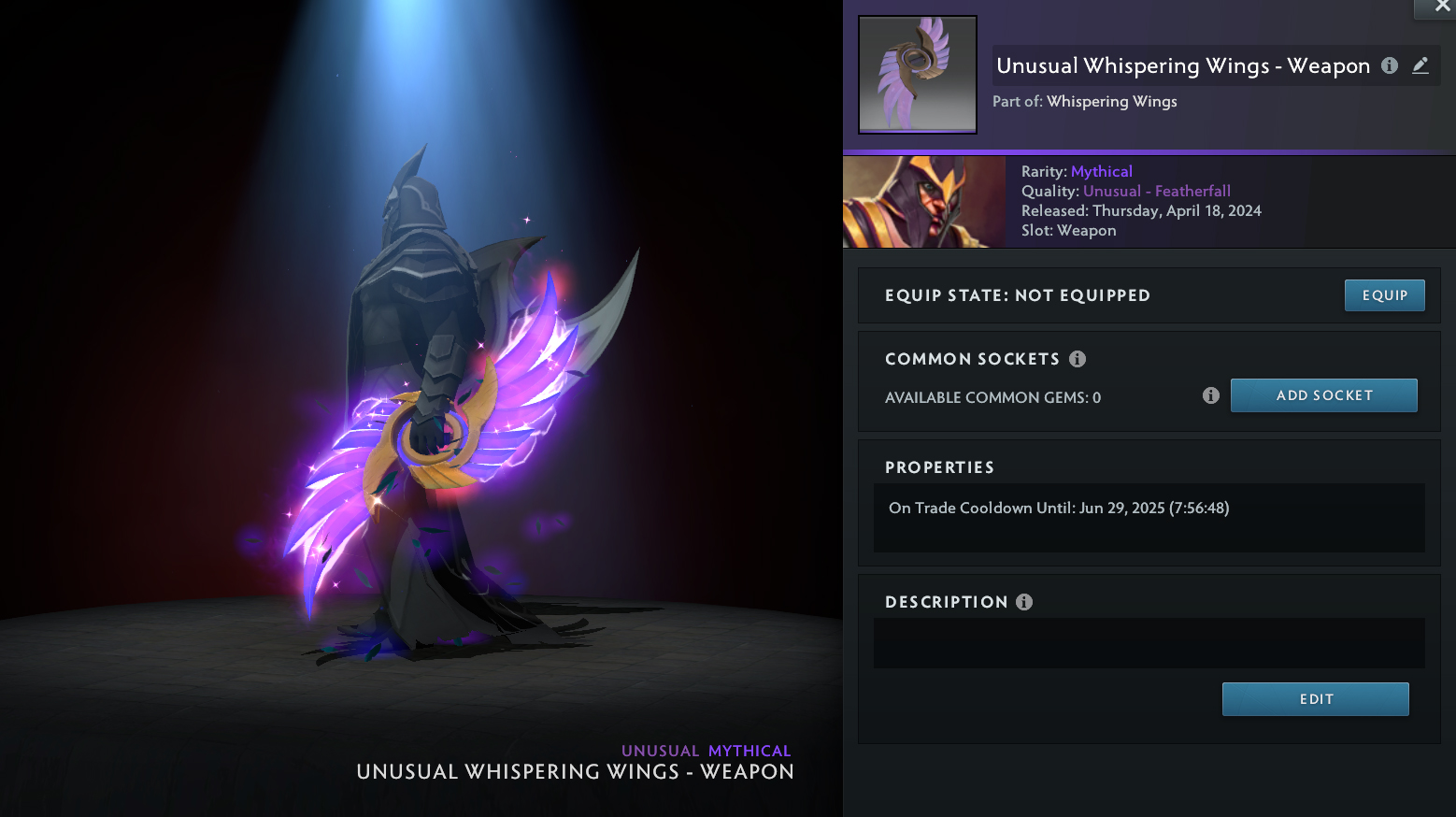Edit the item description
This screenshot has width=1456, height=817.
(1315, 699)
